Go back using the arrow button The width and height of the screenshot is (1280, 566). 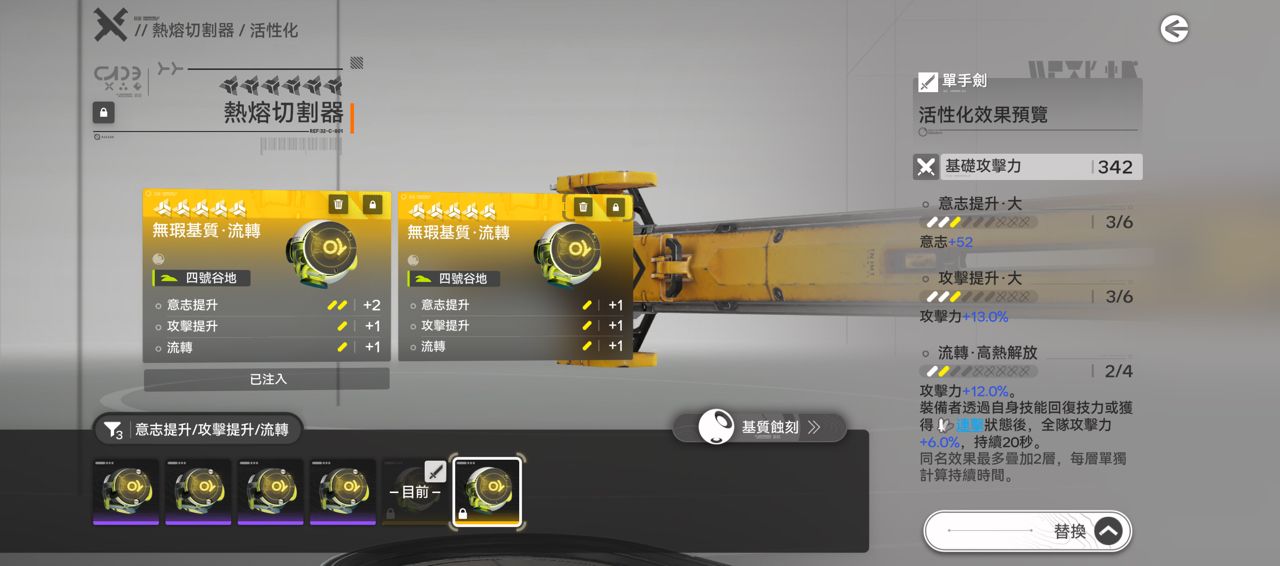(x=1174, y=29)
